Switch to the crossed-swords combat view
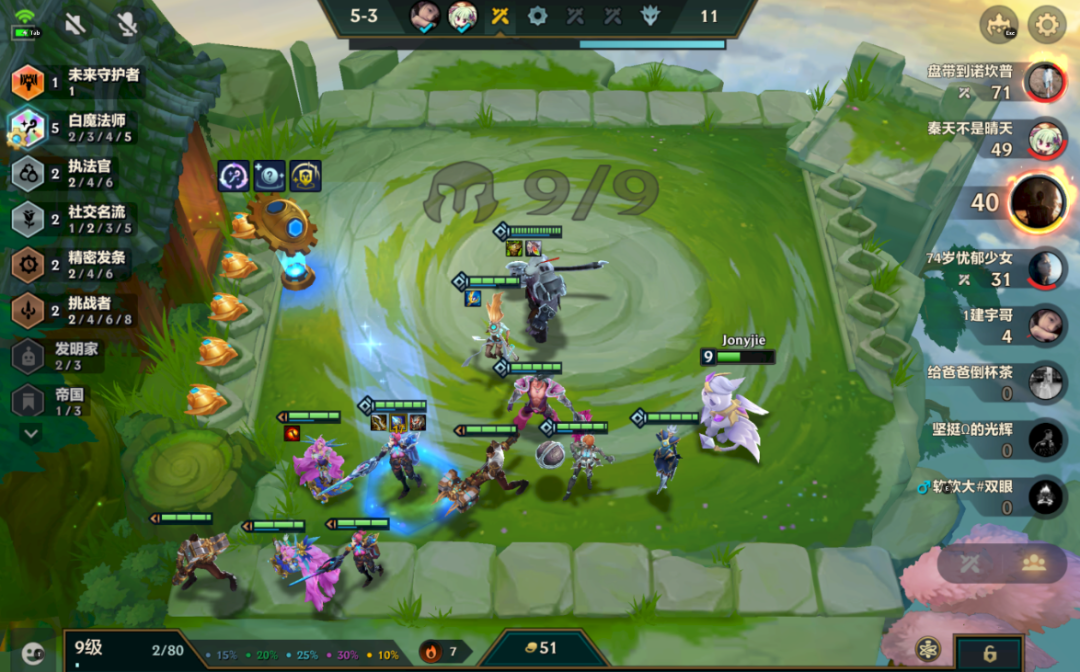The width and height of the screenshot is (1080, 672). point(969,563)
